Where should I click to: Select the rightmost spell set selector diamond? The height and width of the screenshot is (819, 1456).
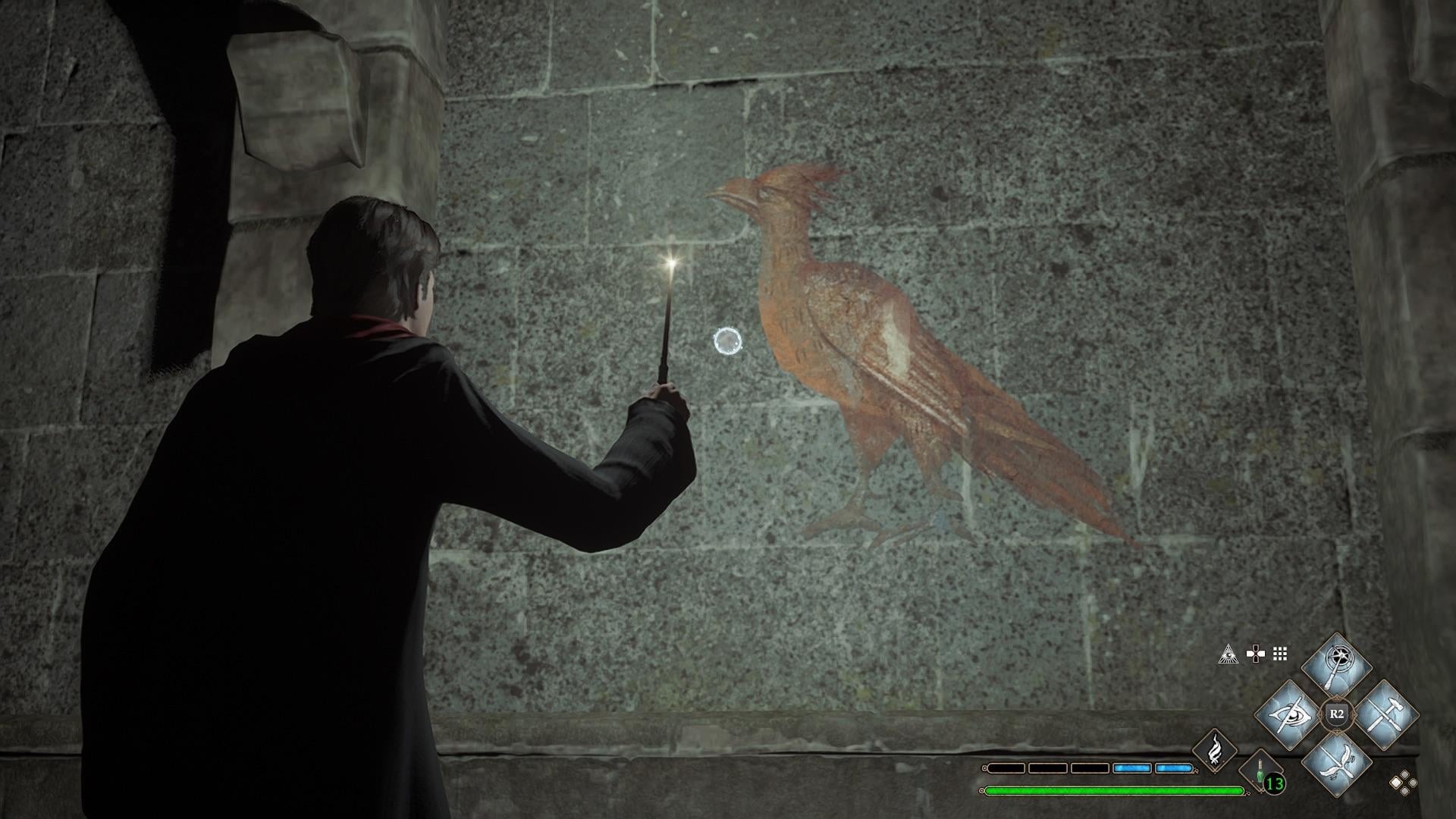(1413, 783)
